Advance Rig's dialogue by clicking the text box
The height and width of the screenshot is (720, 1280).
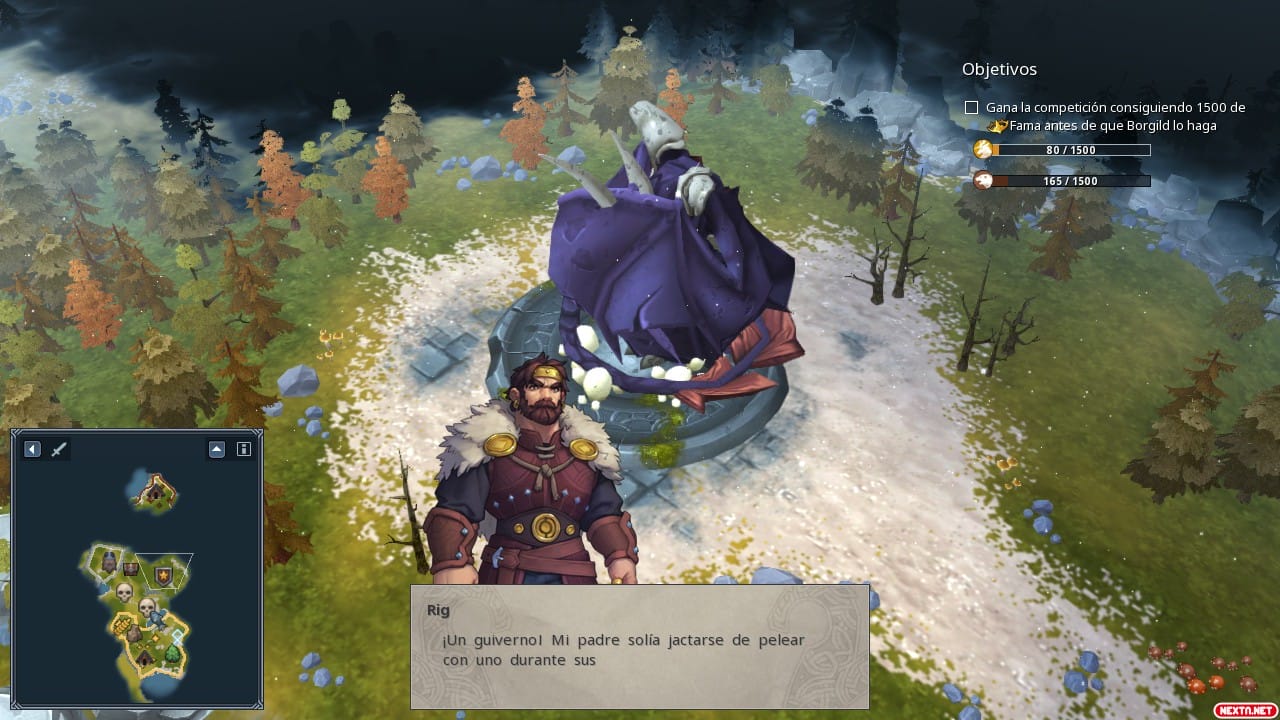tap(638, 648)
